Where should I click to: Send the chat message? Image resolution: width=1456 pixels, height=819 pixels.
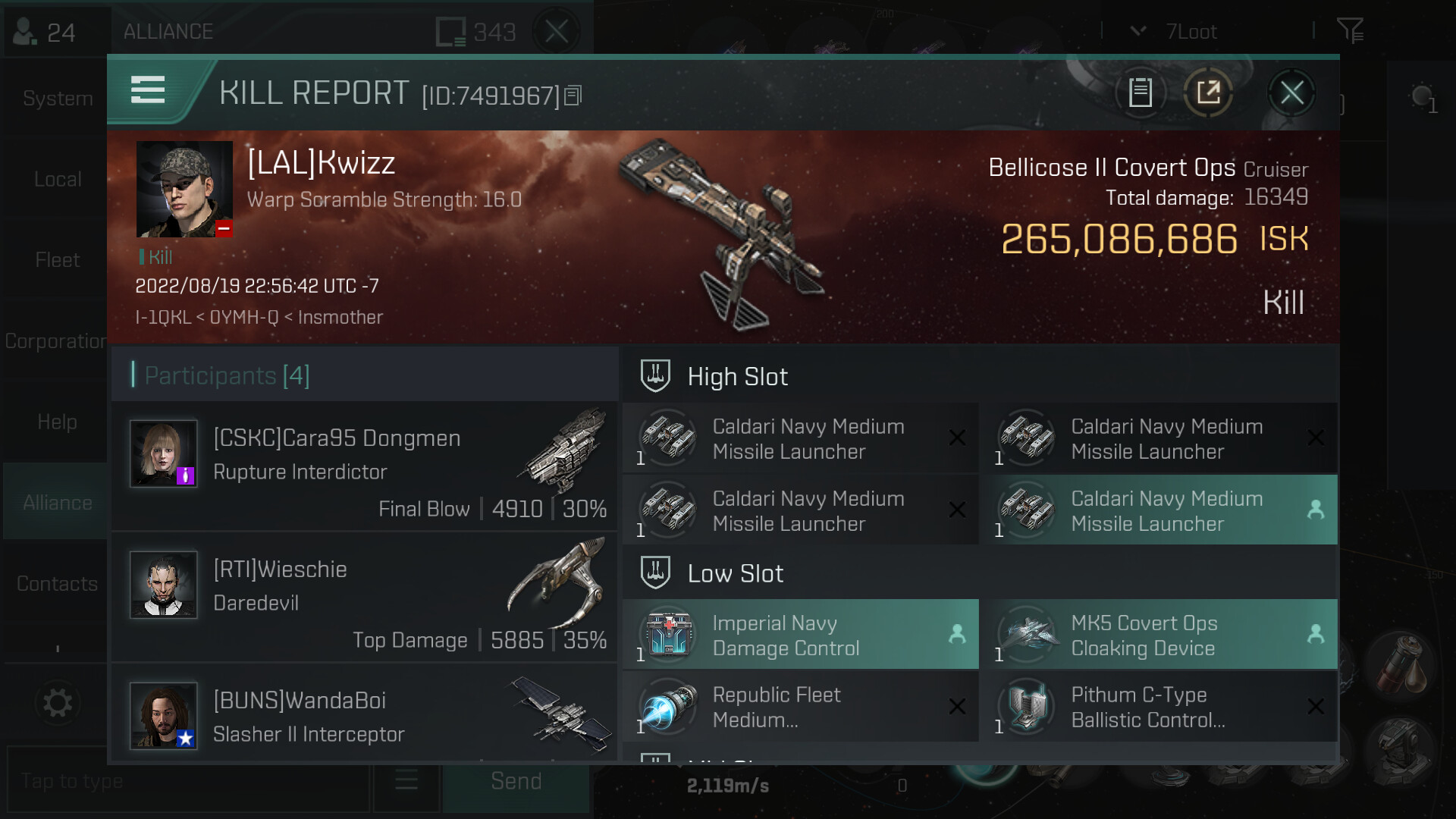tap(516, 782)
